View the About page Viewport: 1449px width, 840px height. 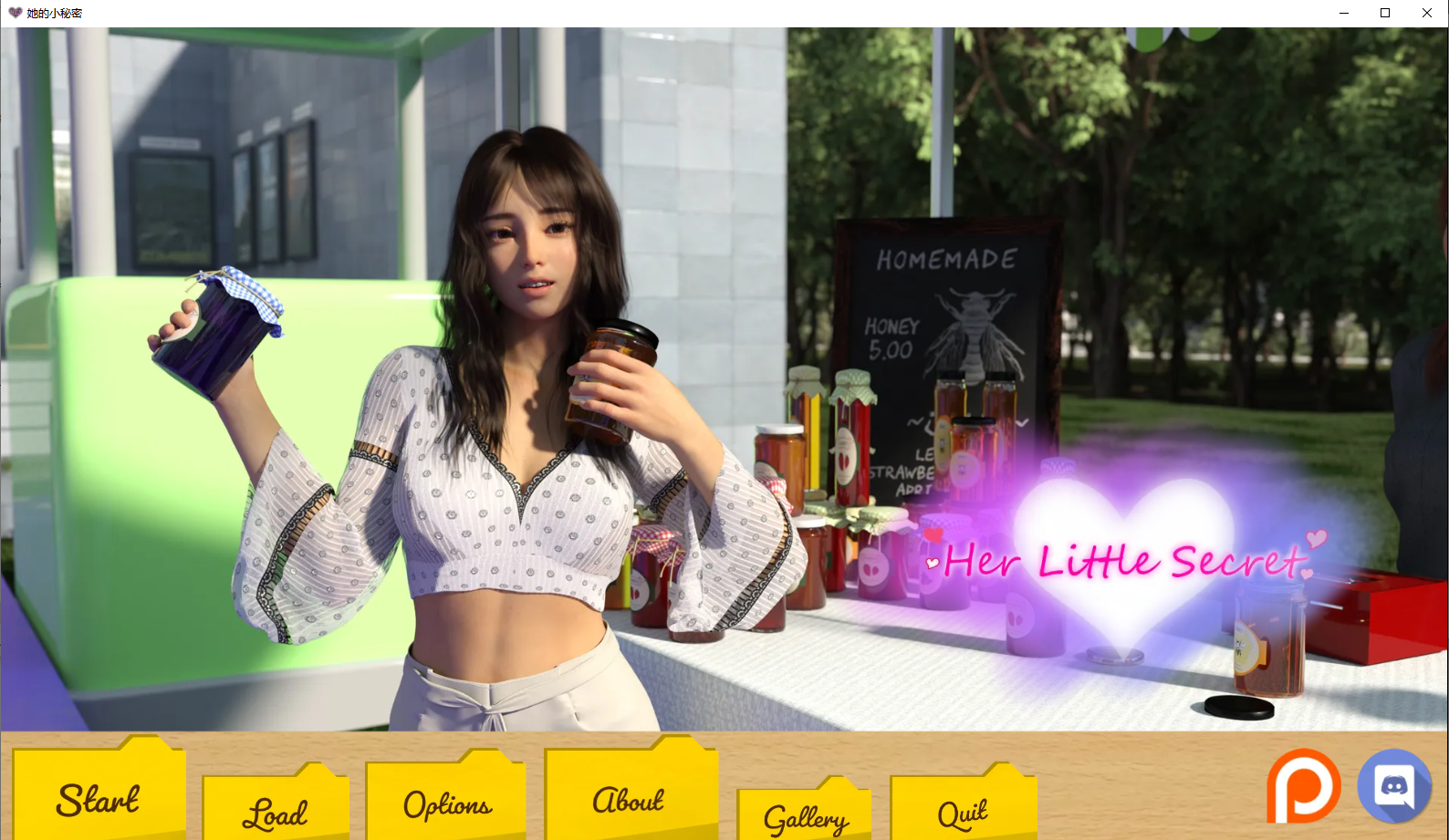pos(628,800)
